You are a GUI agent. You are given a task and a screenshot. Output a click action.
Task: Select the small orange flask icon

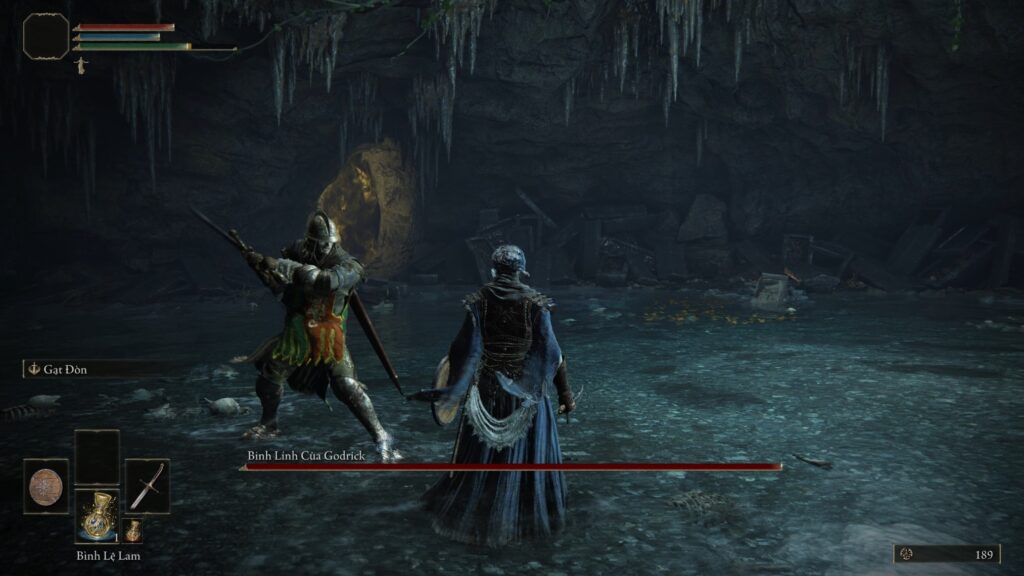tap(133, 530)
